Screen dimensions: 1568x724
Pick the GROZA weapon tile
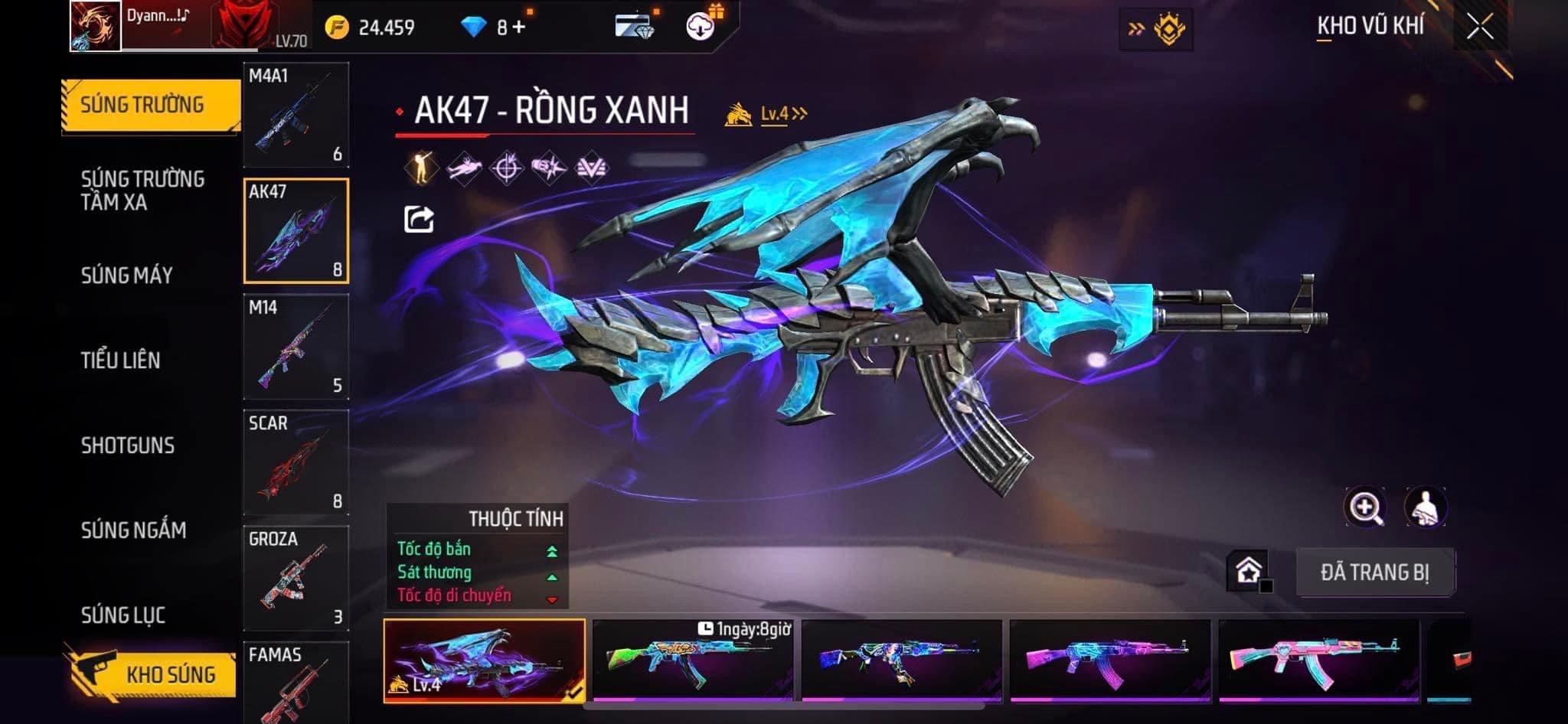point(296,578)
